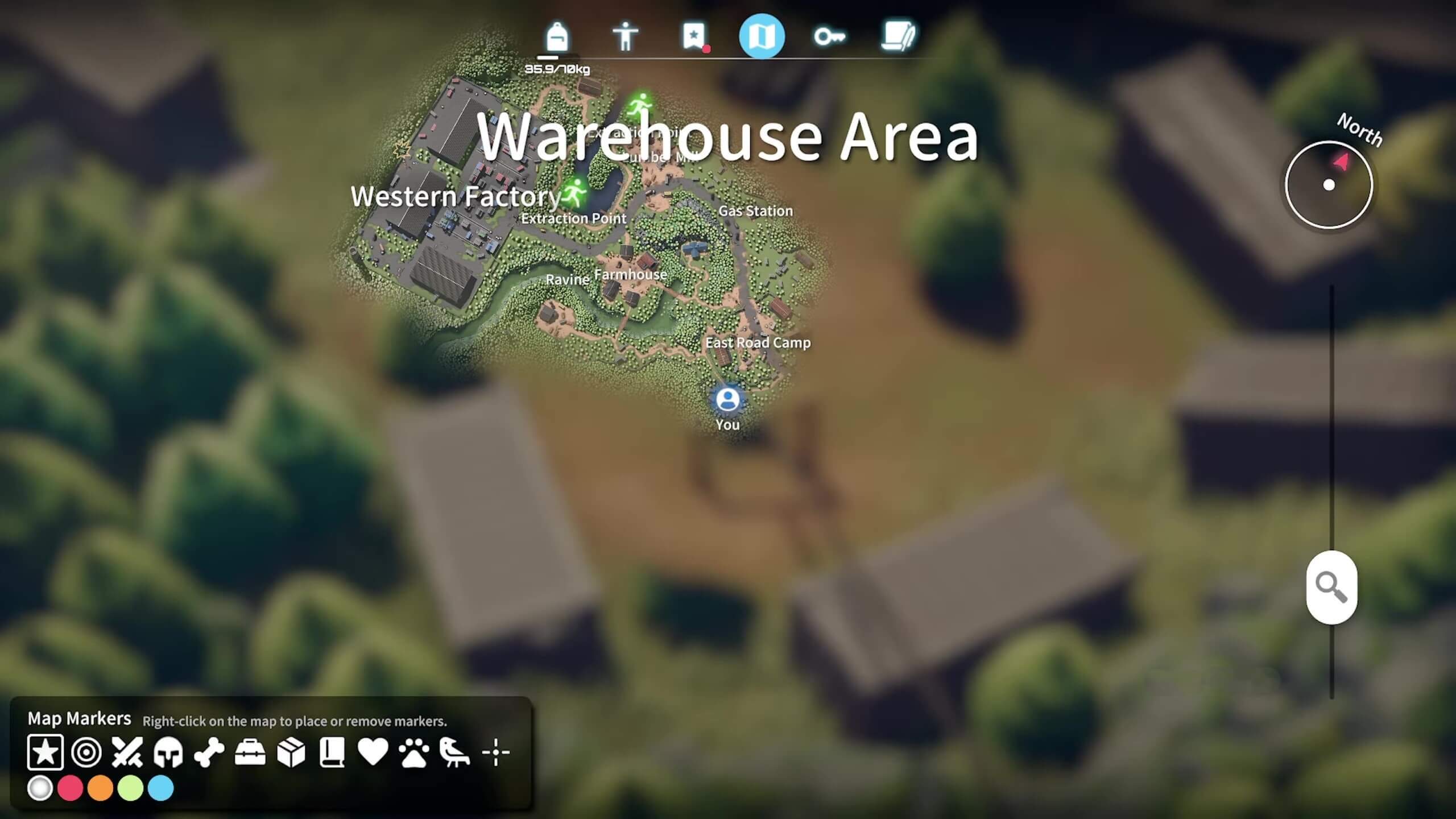1456x819 pixels.
Task: Choose the light blue marker color
Action: click(161, 789)
